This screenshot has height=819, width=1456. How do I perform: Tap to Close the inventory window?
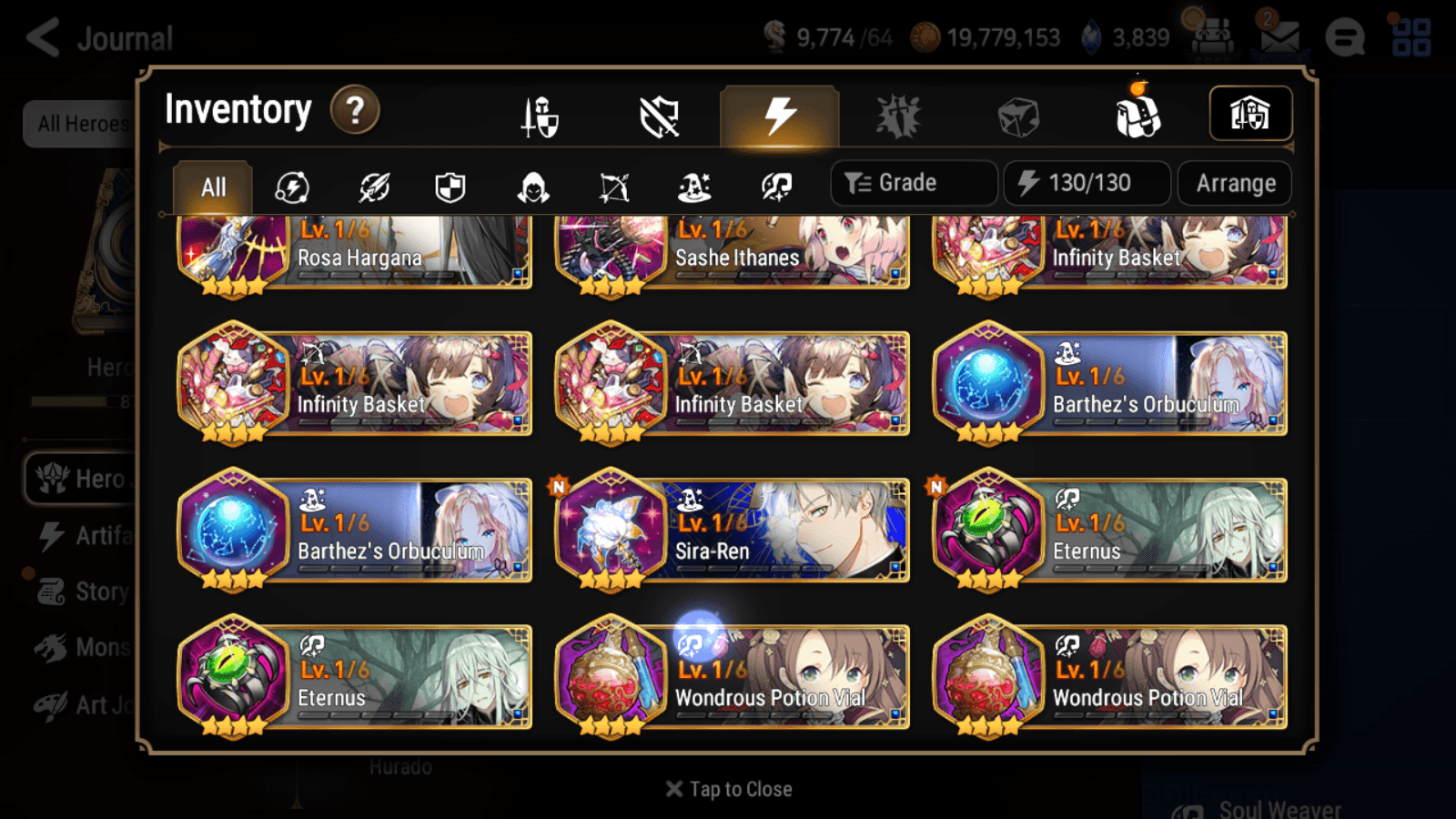click(727, 788)
